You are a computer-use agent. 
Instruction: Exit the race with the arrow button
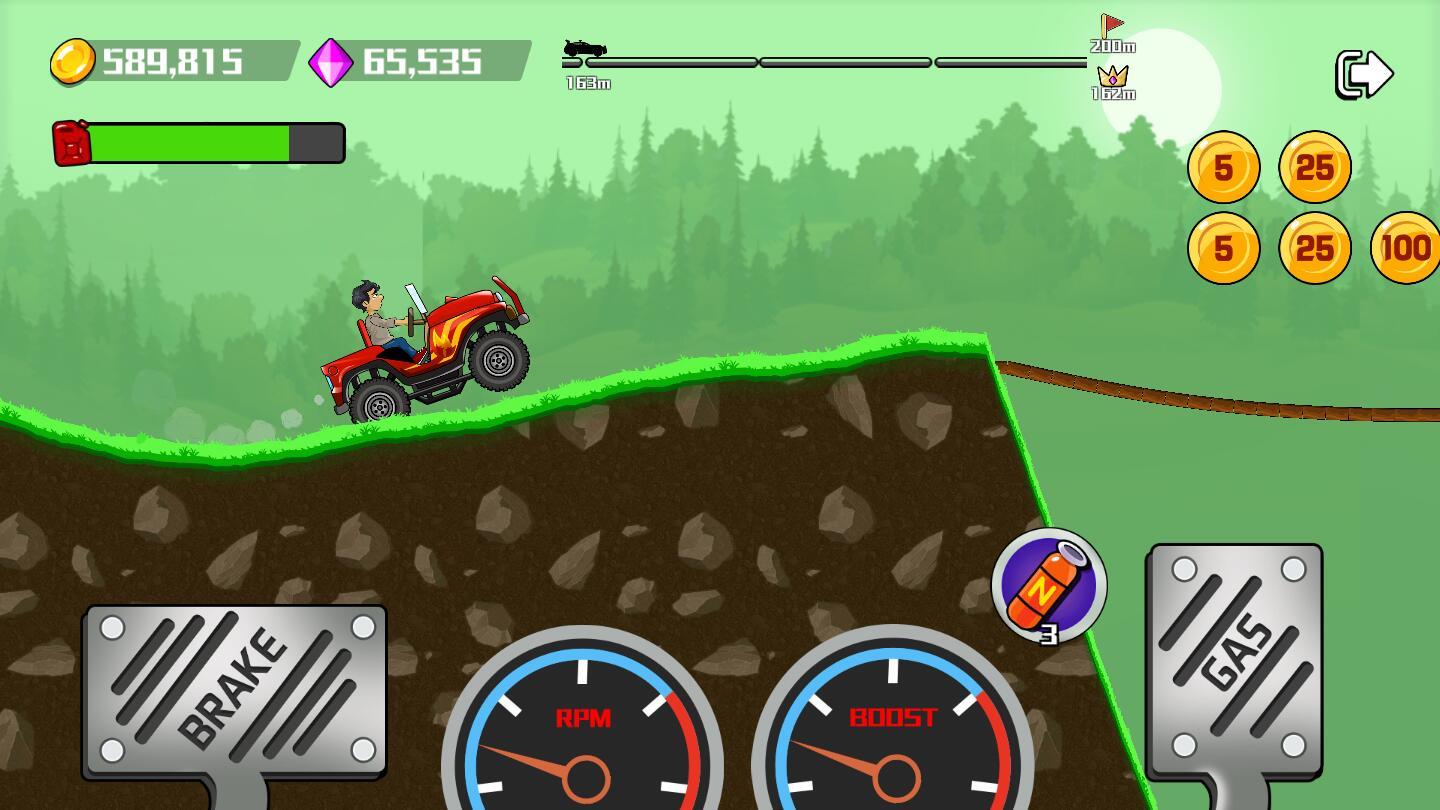point(1364,74)
